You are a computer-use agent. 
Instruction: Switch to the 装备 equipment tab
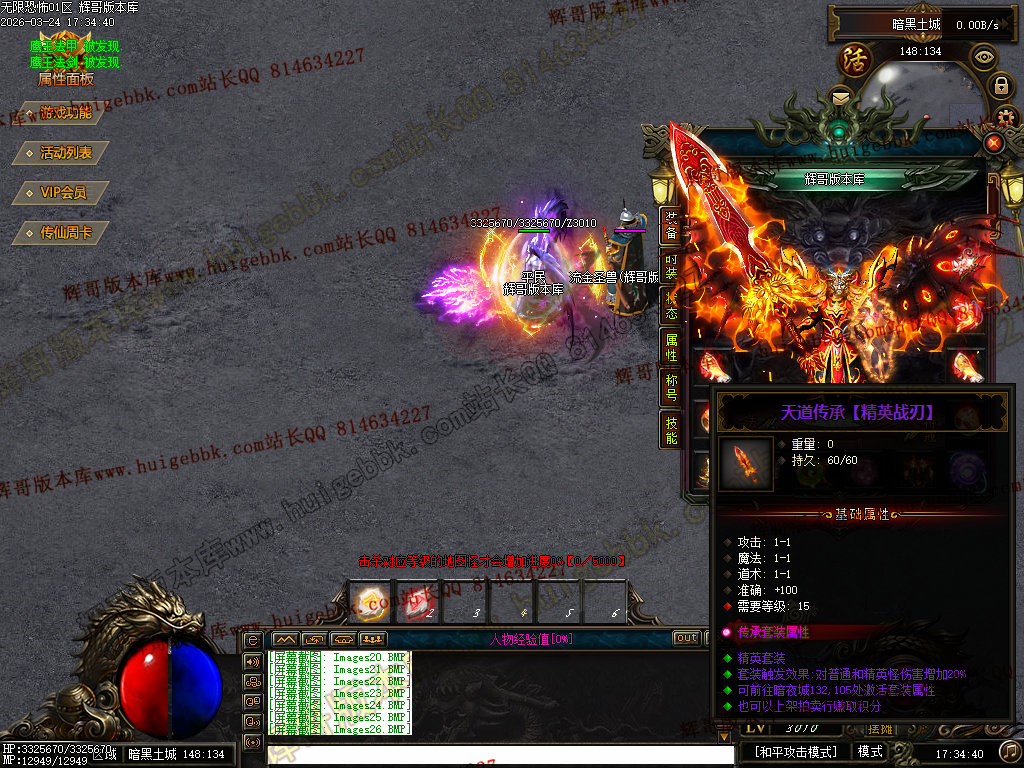(x=672, y=226)
